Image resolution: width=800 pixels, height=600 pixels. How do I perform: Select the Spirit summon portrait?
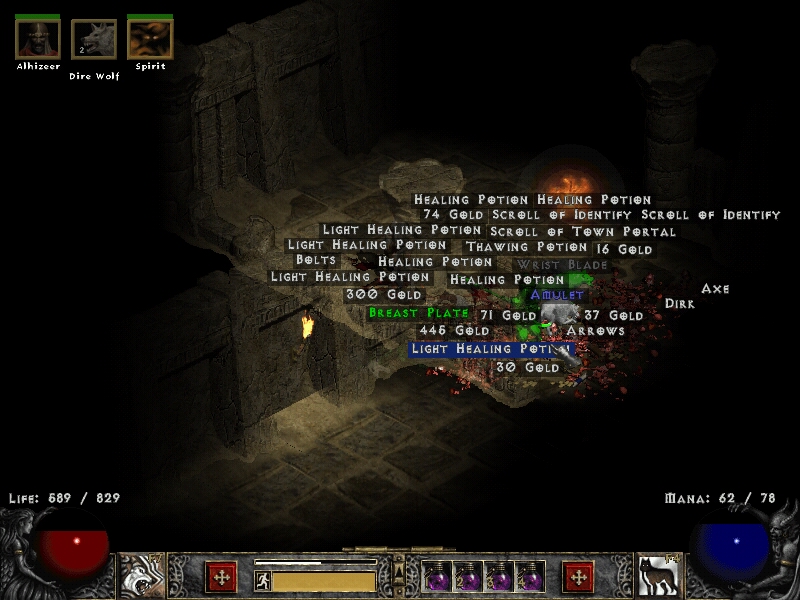pos(150,39)
